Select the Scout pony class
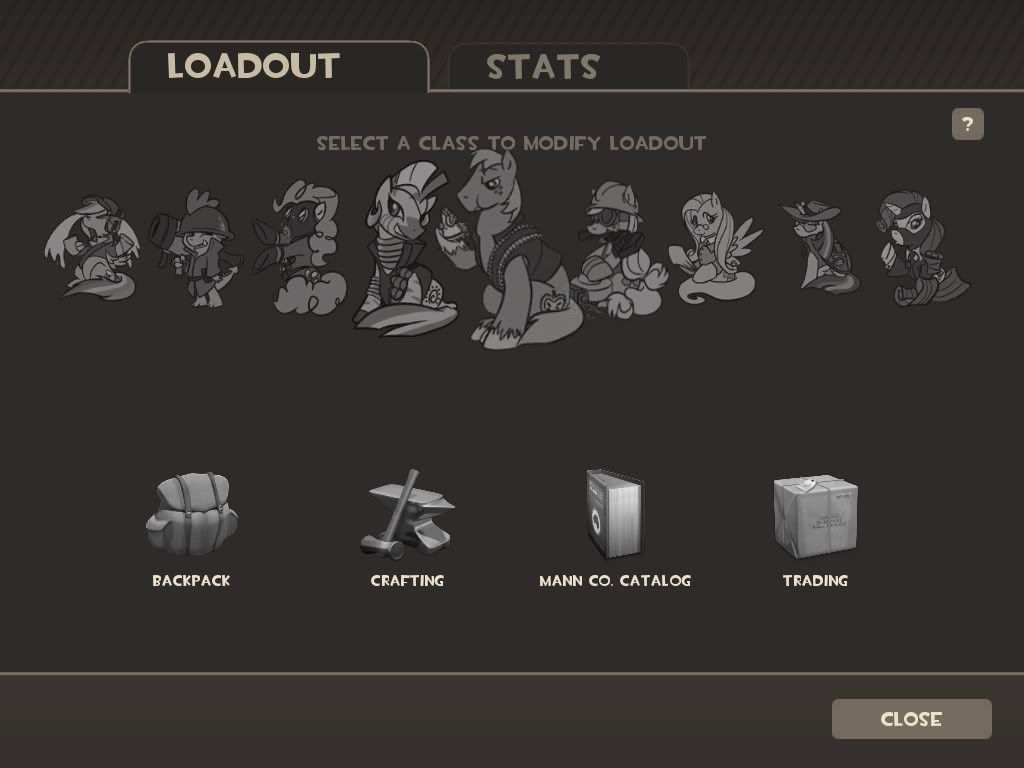This screenshot has width=1024, height=768. pos(92,247)
